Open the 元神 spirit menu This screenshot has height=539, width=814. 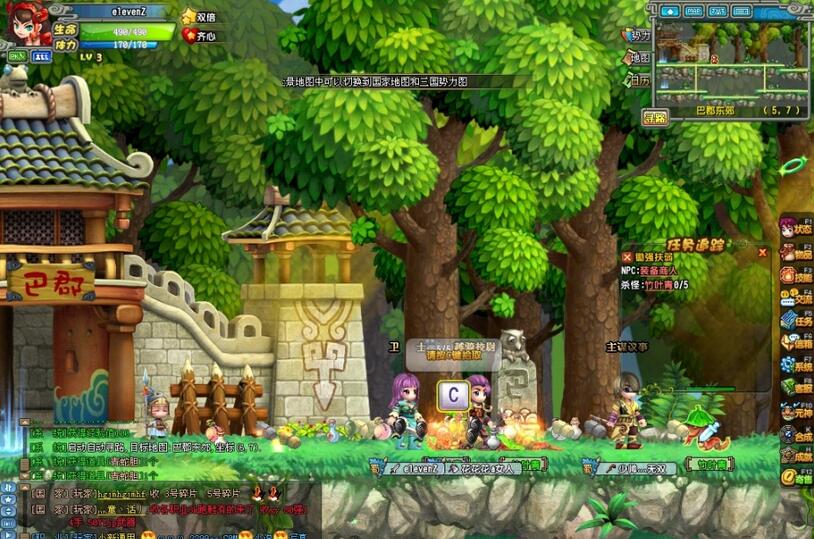click(x=797, y=411)
